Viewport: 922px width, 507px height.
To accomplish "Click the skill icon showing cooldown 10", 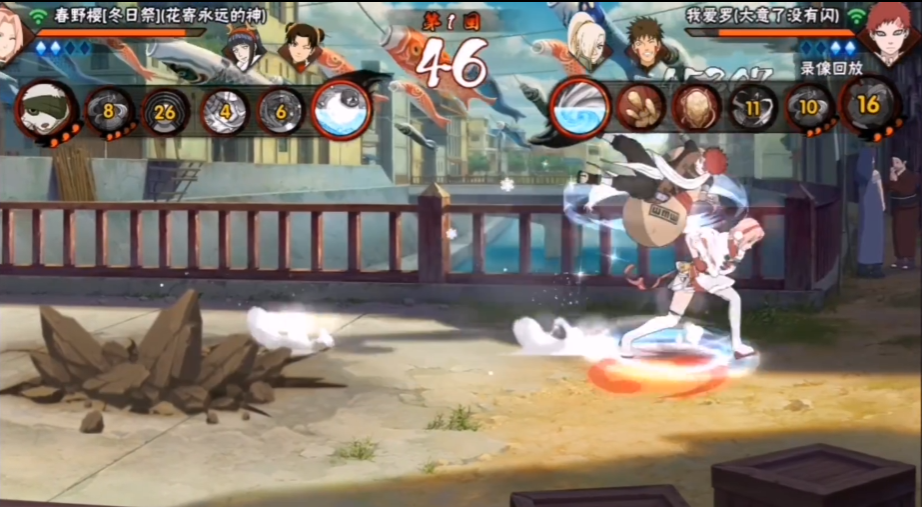I will tap(809, 107).
